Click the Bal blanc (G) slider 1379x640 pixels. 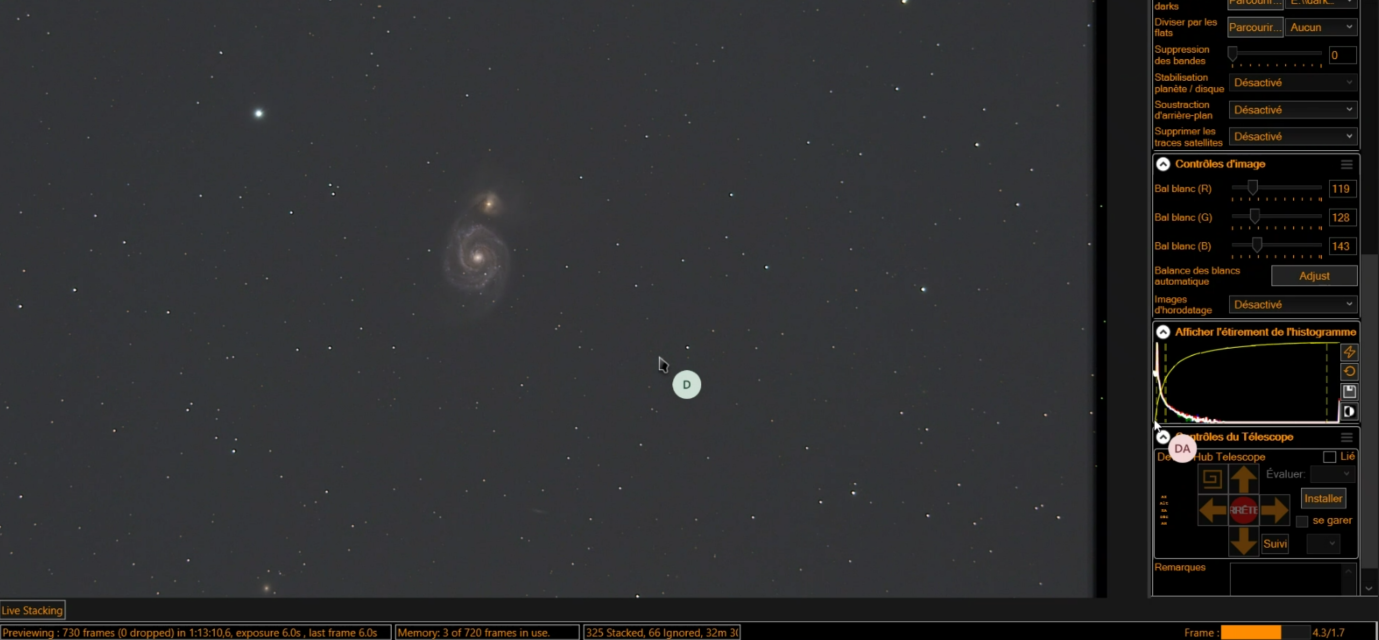click(1276, 216)
